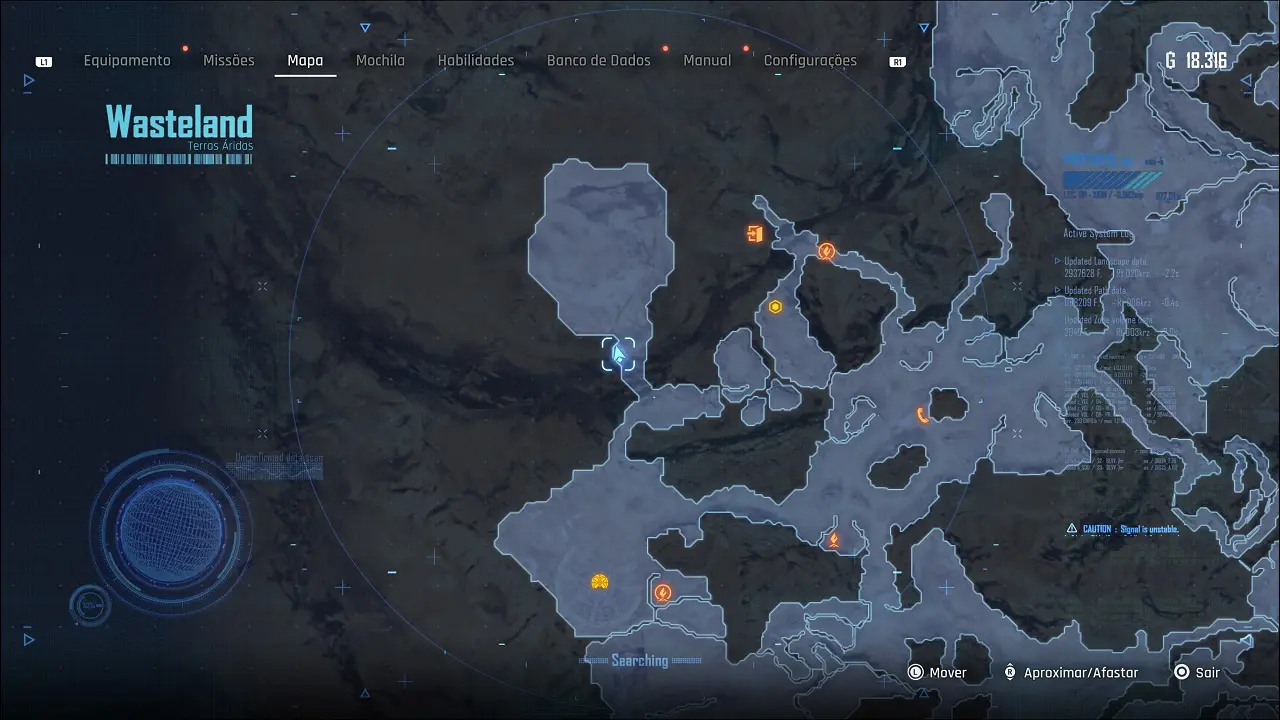This screenshot has height=720, width=1280.
Task: Go to the Habilidades tab
Action: click(x=476, y=61)
